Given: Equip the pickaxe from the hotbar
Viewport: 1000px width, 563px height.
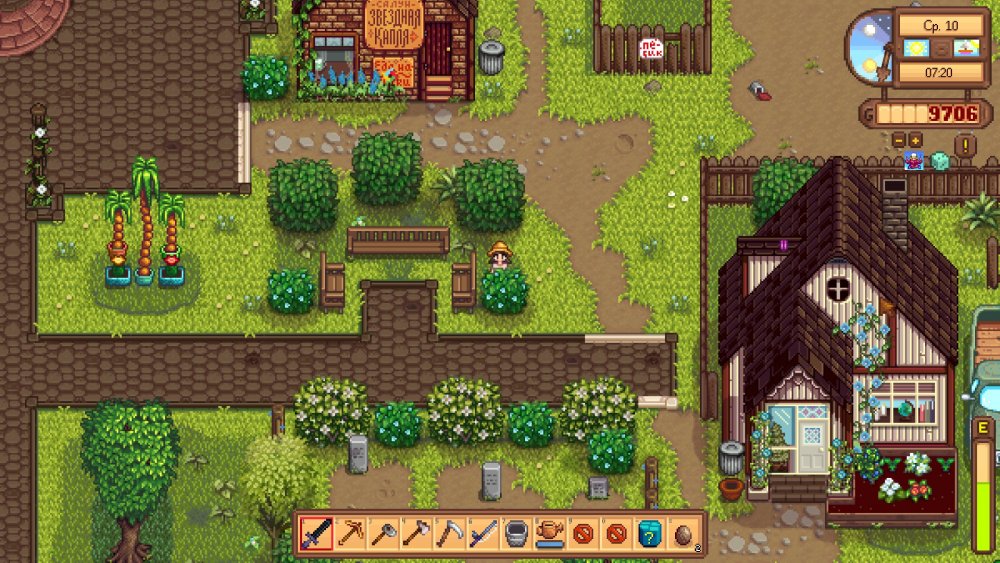Looking at the screenshot, I should pyautogui.click(x=349, y=533).
